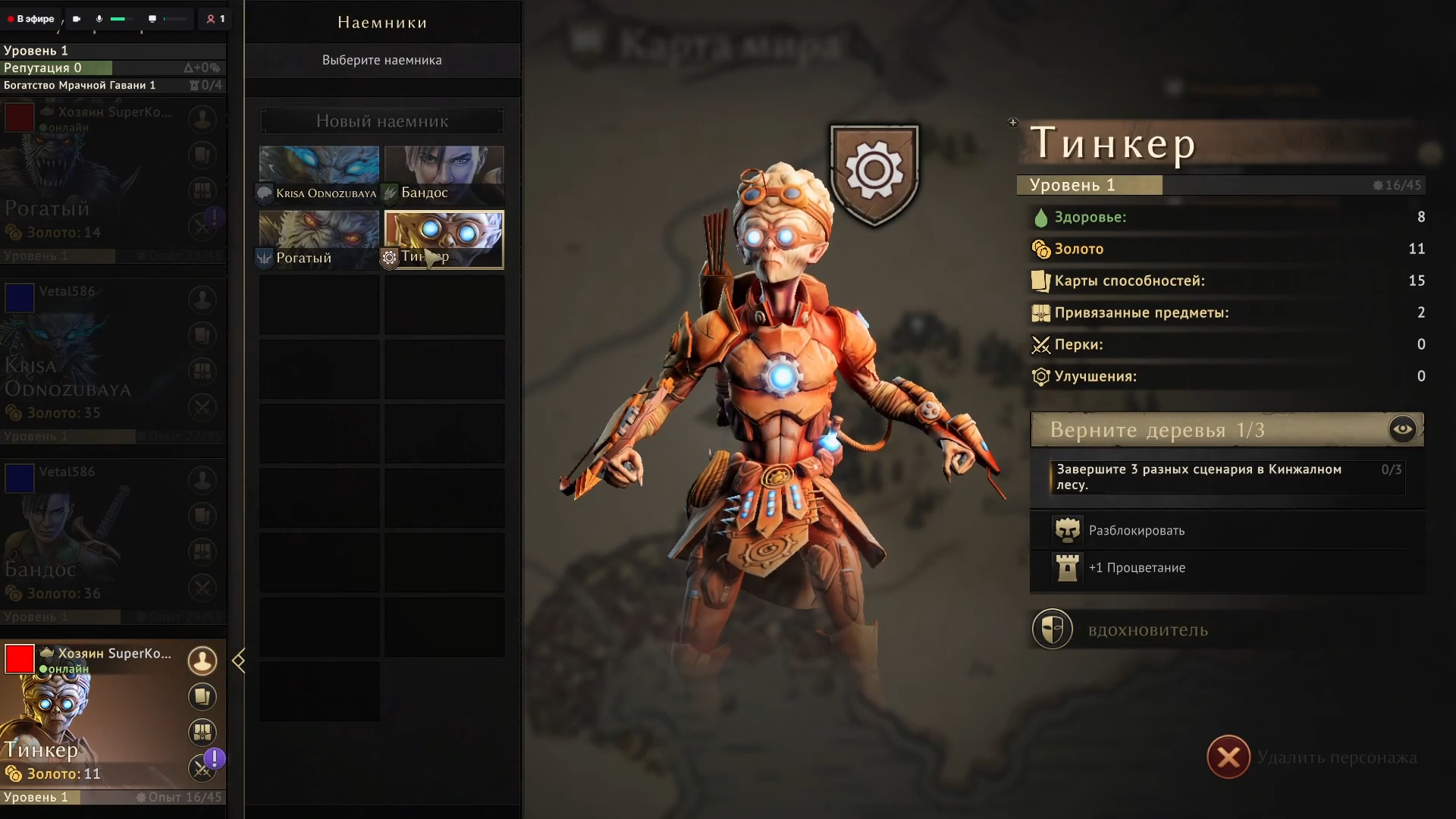Screen dimensions: 1456x819
Task: Collapse the mercenary panel with the arrow
Action: pyautogui.click(x=239, y=661)
